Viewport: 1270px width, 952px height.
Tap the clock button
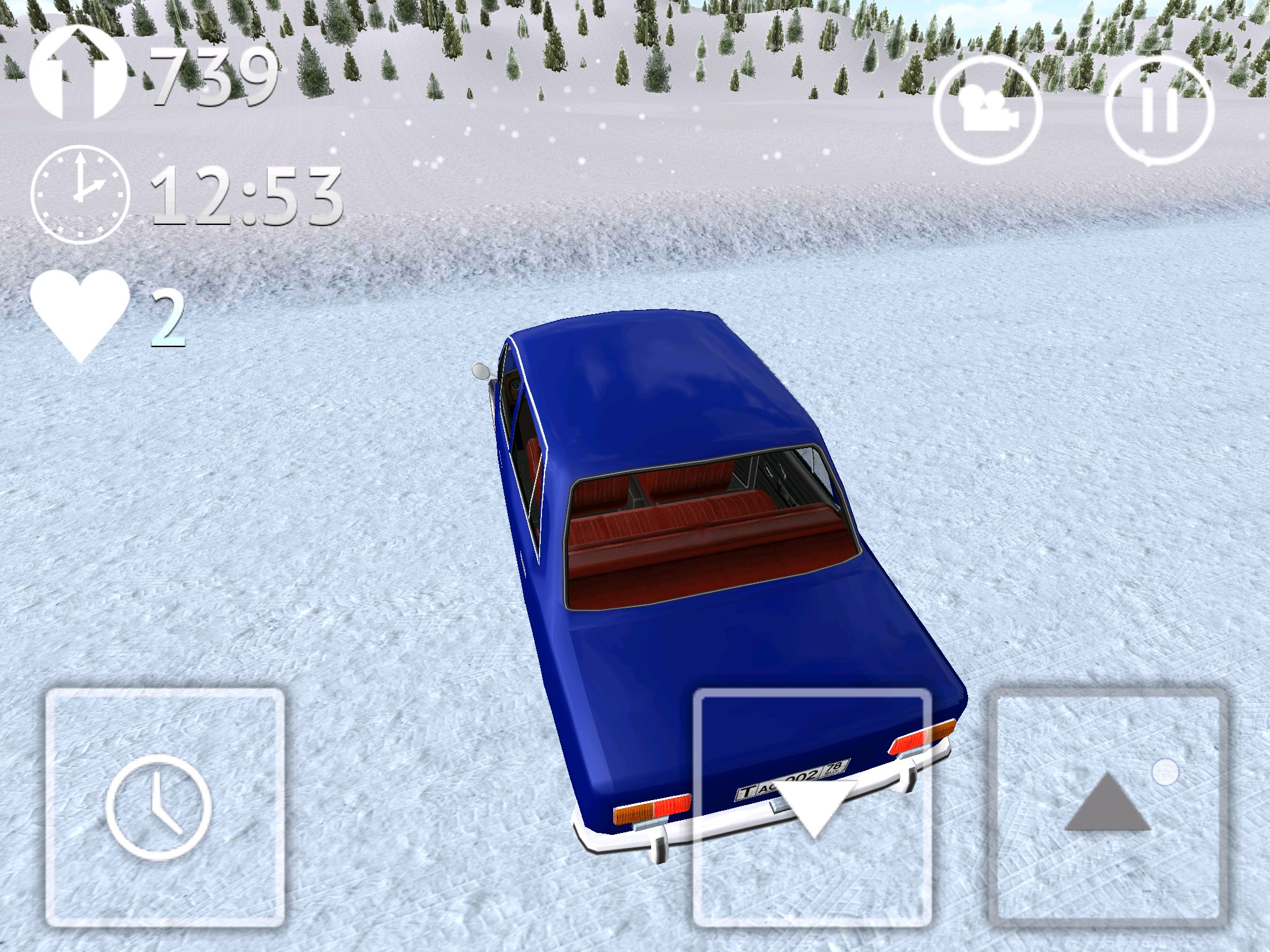tap(165, 808)
